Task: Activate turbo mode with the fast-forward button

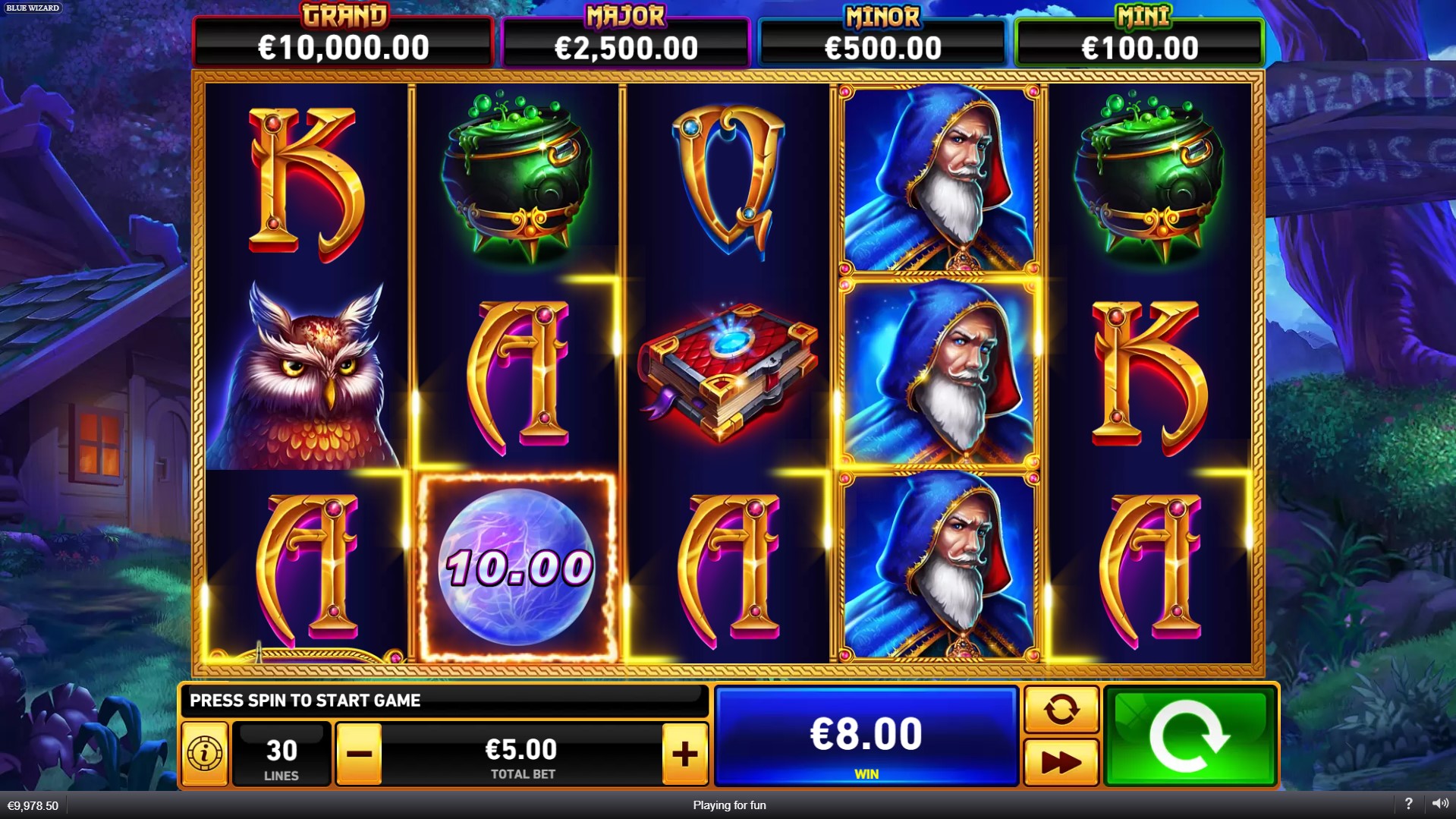Action: point(1061,762)
